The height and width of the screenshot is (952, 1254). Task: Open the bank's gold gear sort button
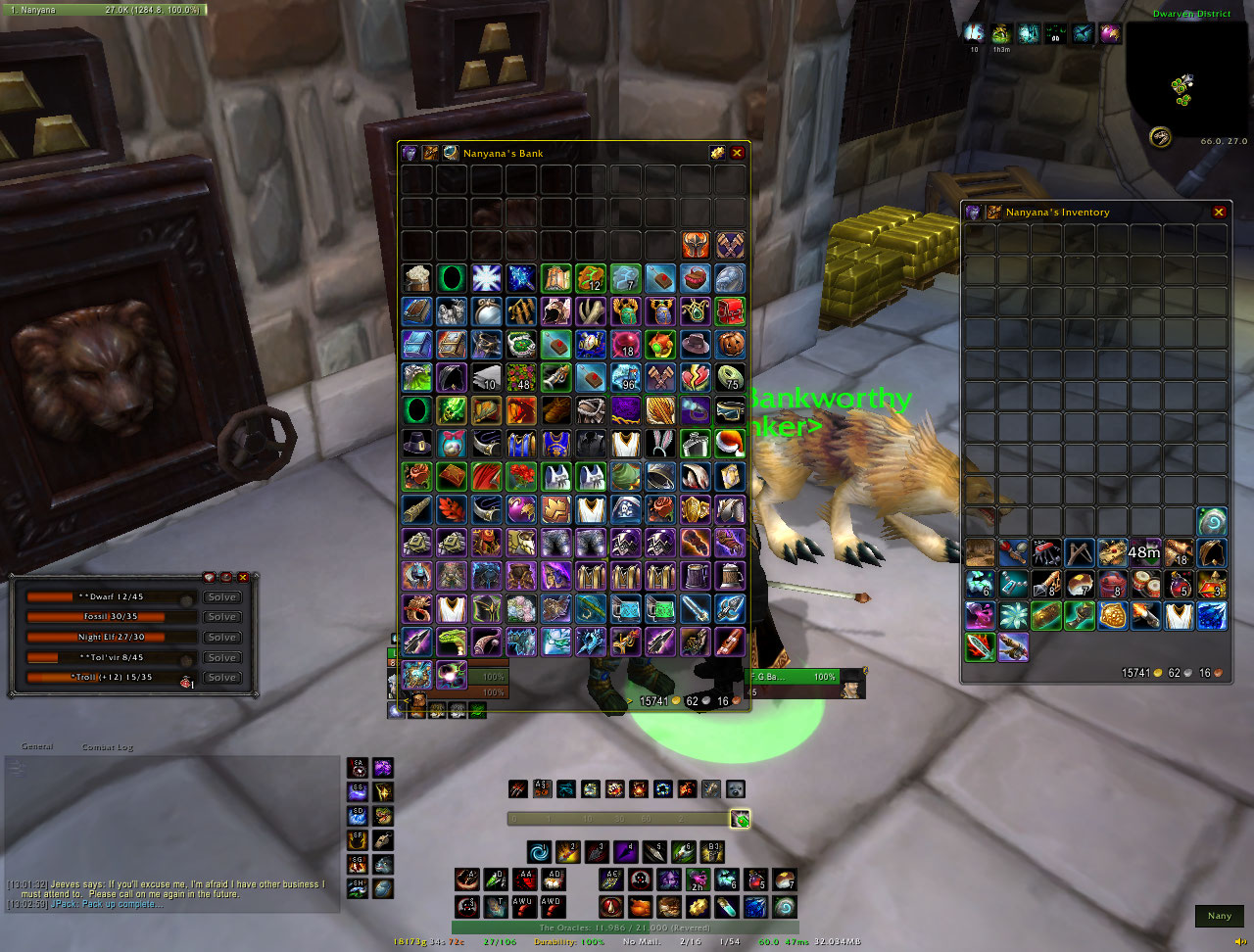[717, 153]
